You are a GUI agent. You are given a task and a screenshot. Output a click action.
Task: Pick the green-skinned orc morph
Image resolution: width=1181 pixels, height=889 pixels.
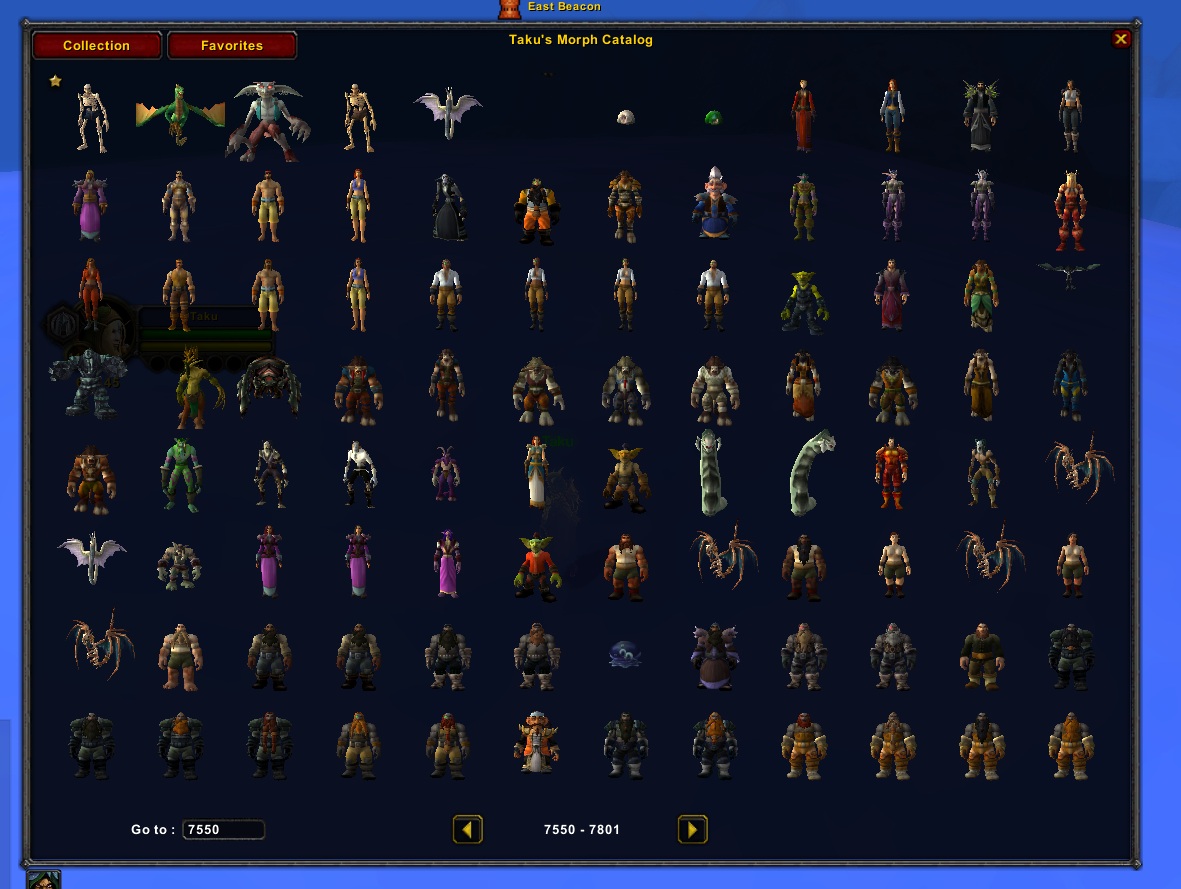pos(178,474)
